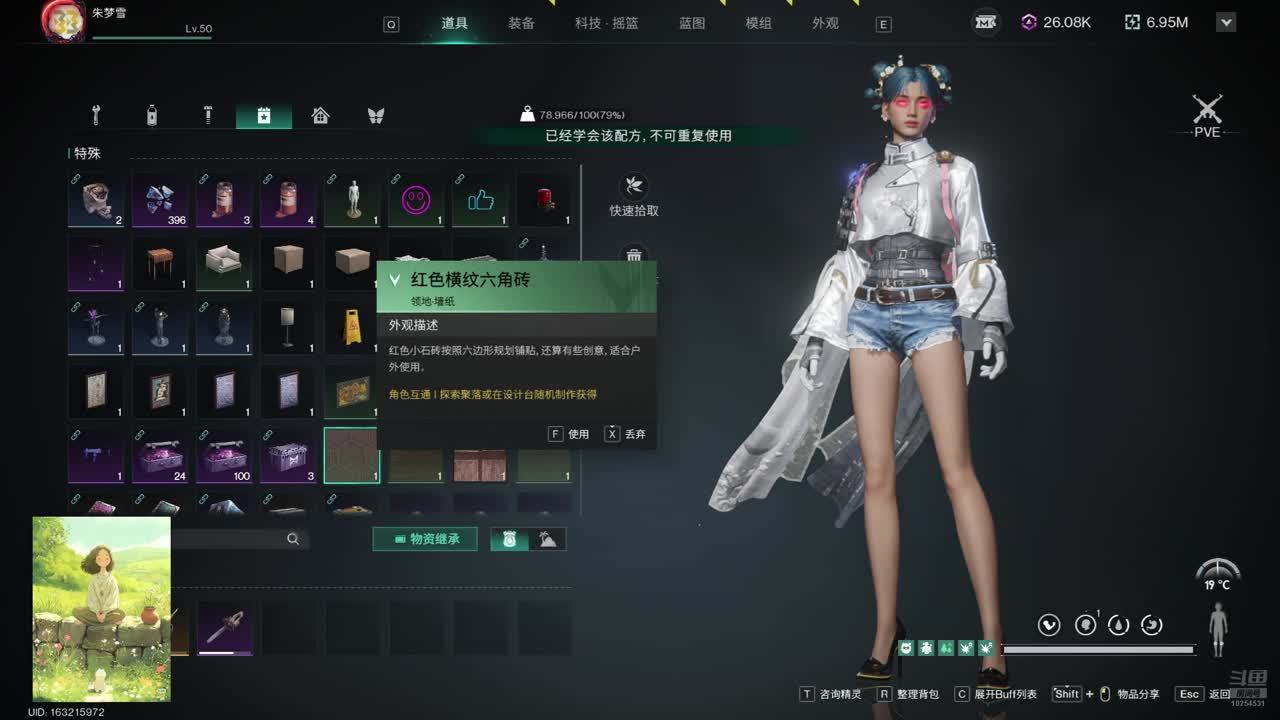Screen dimensions: 1280x720
Task: Toggle the PVE crossed swords mode icon
Action: (1207, 112)
